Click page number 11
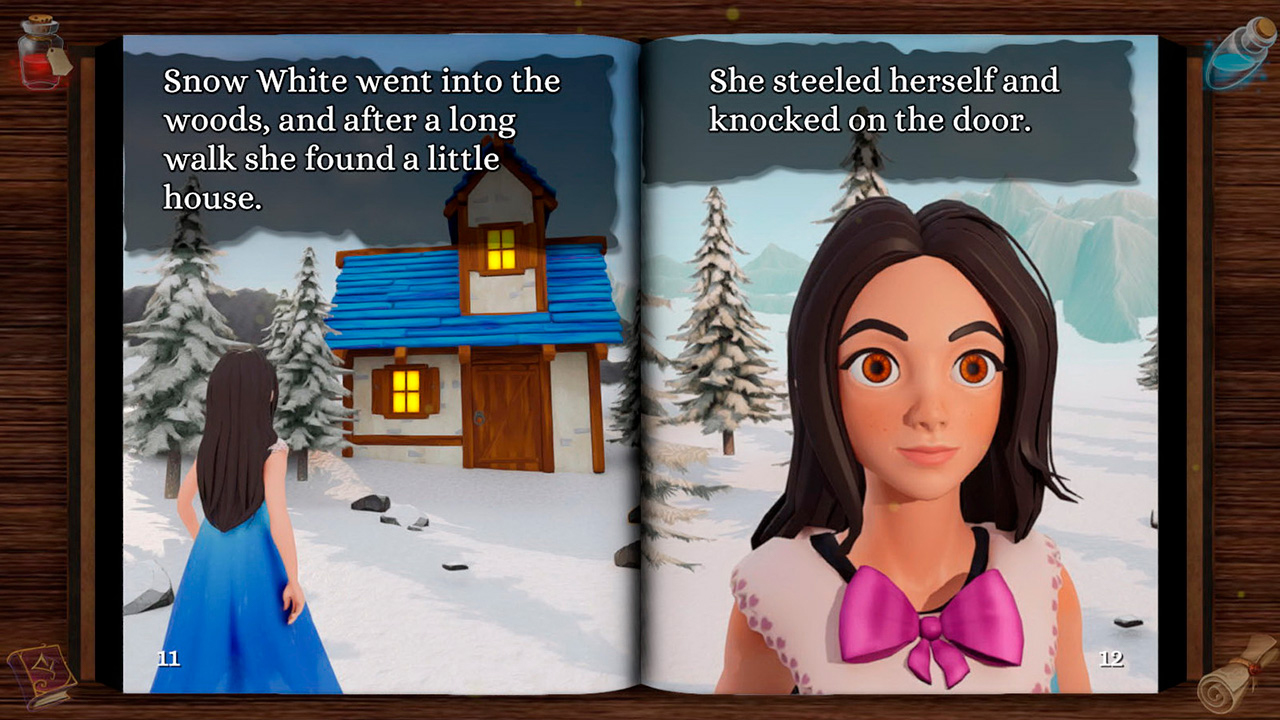Screen dimensions: 1280x720 click(168, 658)
